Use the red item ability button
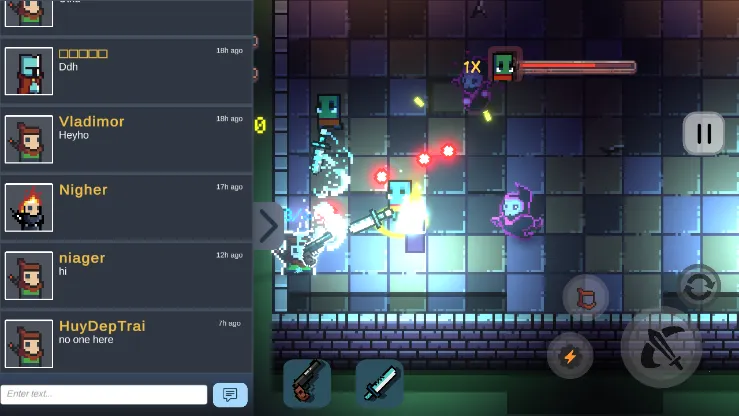Image resolution: width=739 pixels, height=416 pixels. (586, 297)
